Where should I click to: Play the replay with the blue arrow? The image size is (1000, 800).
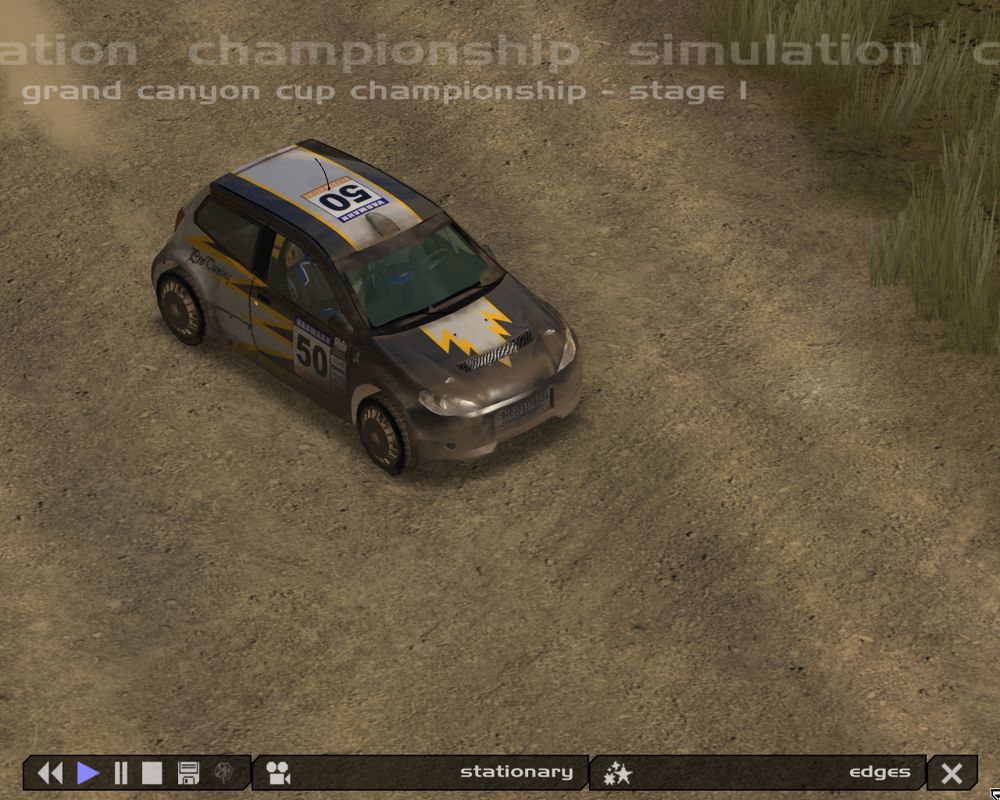tap(88, 773)
